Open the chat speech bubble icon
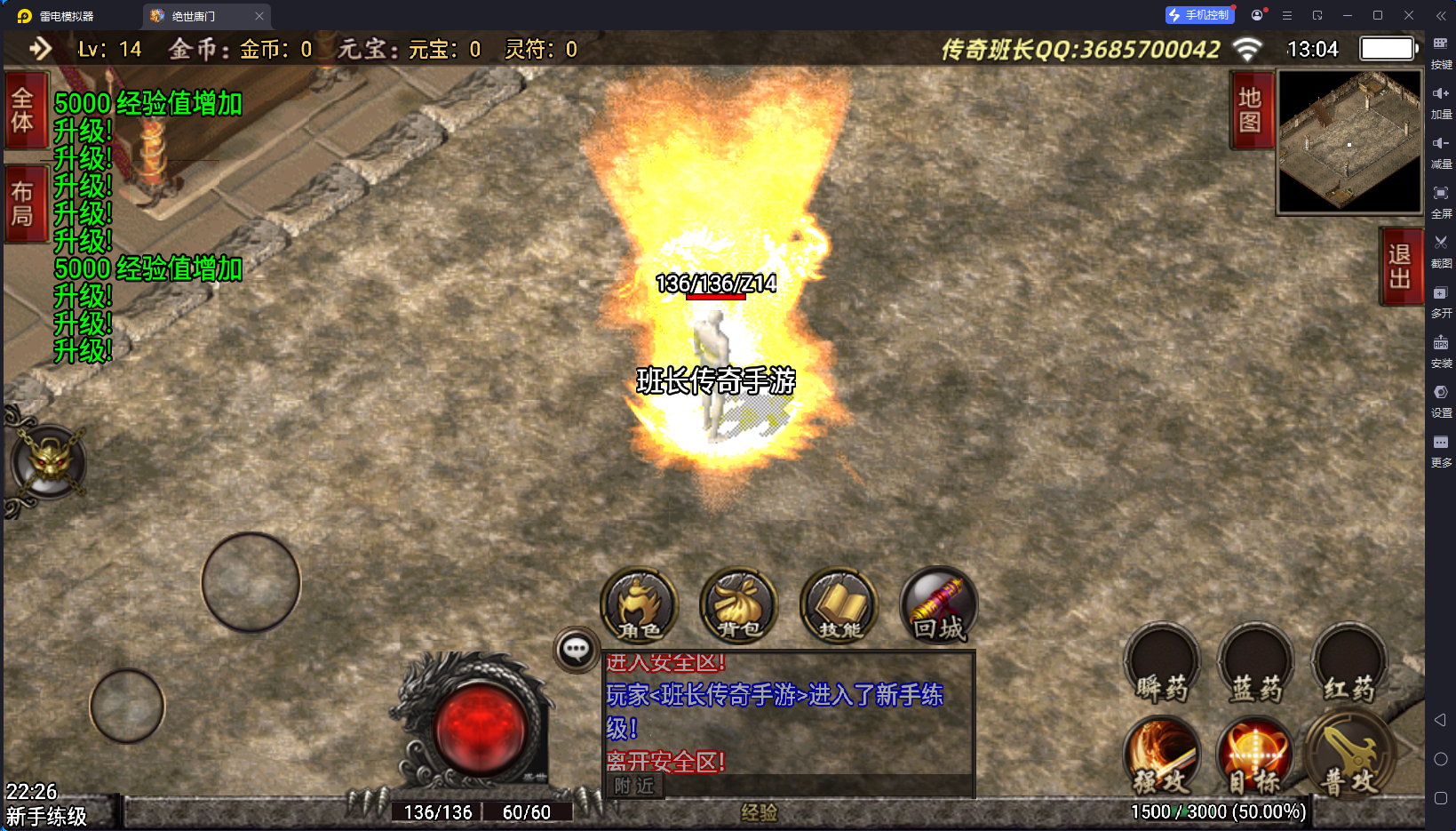The width and height of the screenshot is (1456, 831). [x=576, y=650]
